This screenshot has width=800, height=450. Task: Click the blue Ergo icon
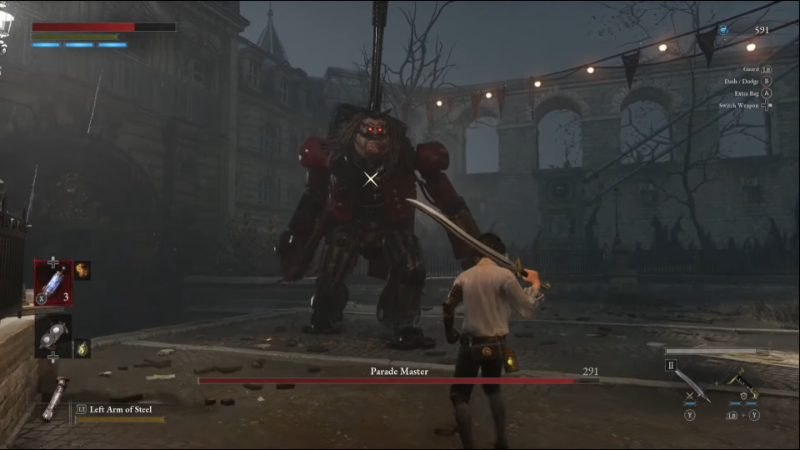723,31
